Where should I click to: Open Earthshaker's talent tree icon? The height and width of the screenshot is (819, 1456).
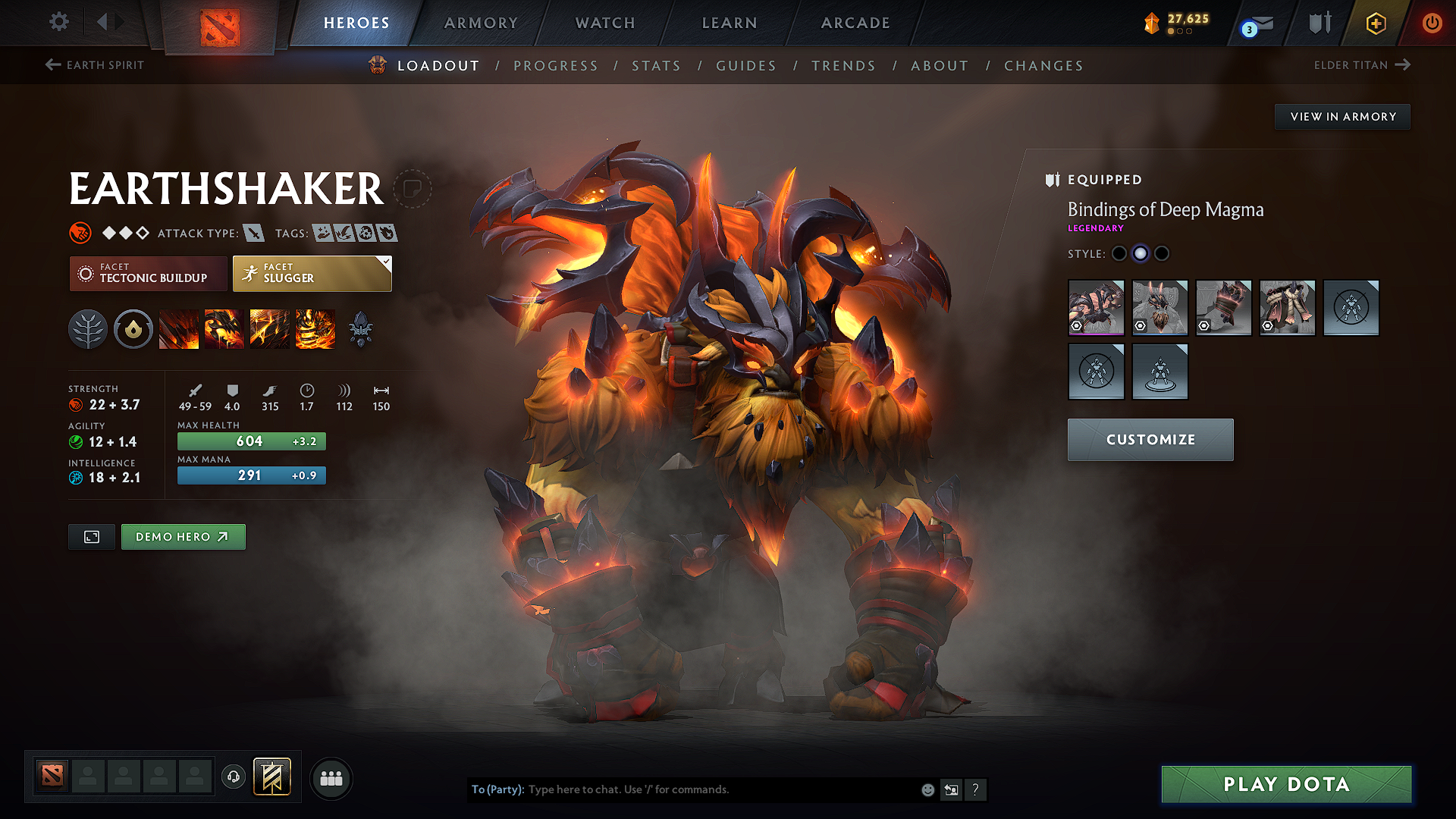tap(87, 328)
